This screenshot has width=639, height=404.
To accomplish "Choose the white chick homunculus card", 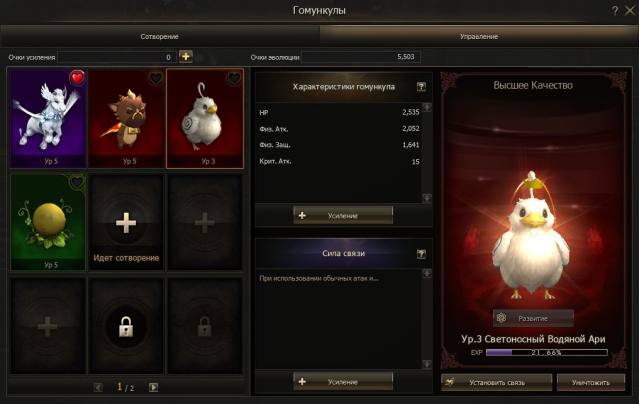I will pyautogui.click(x=205, y=118).
